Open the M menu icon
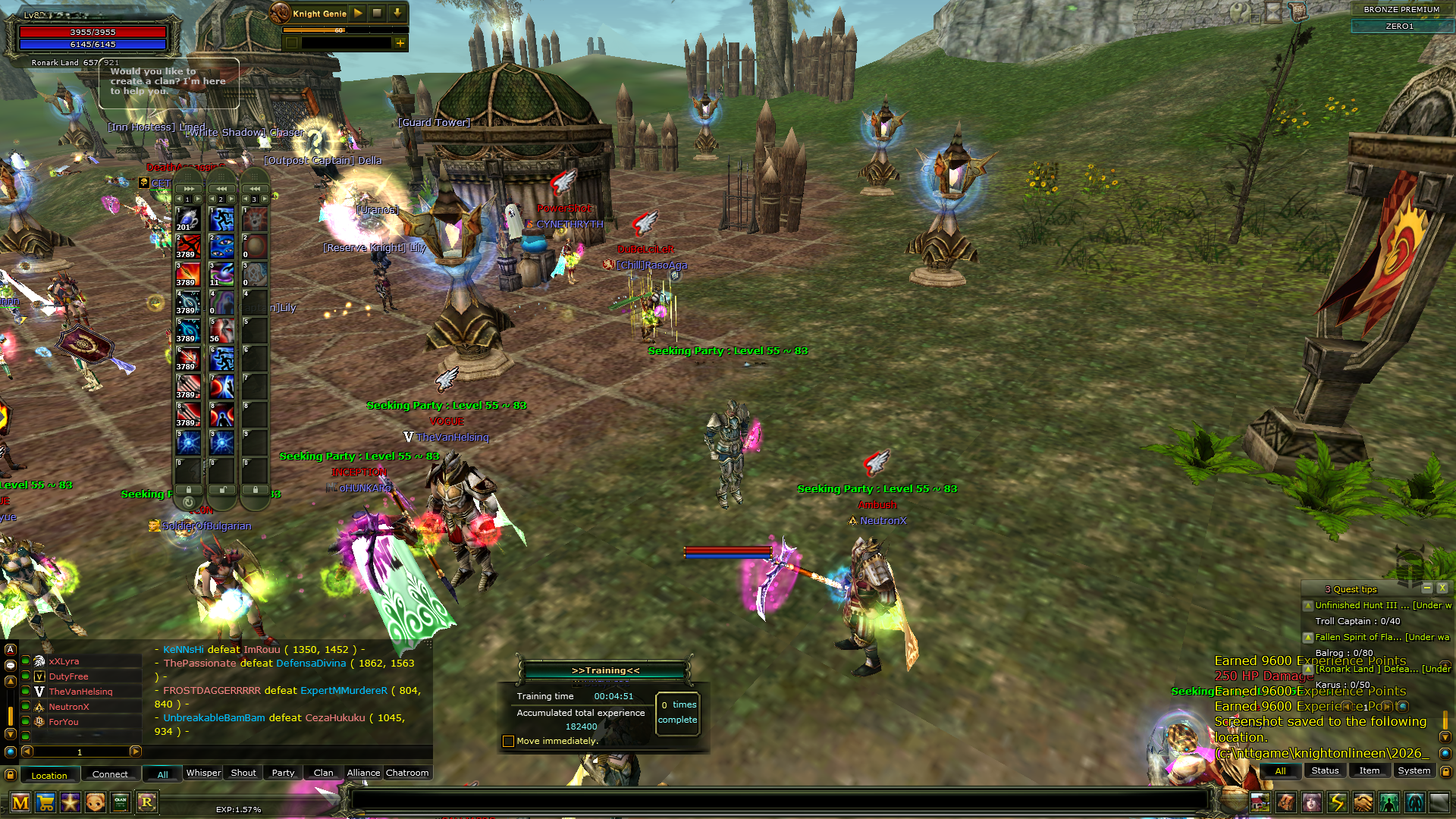Screen dimensions: 1456x819 point(20,802)
